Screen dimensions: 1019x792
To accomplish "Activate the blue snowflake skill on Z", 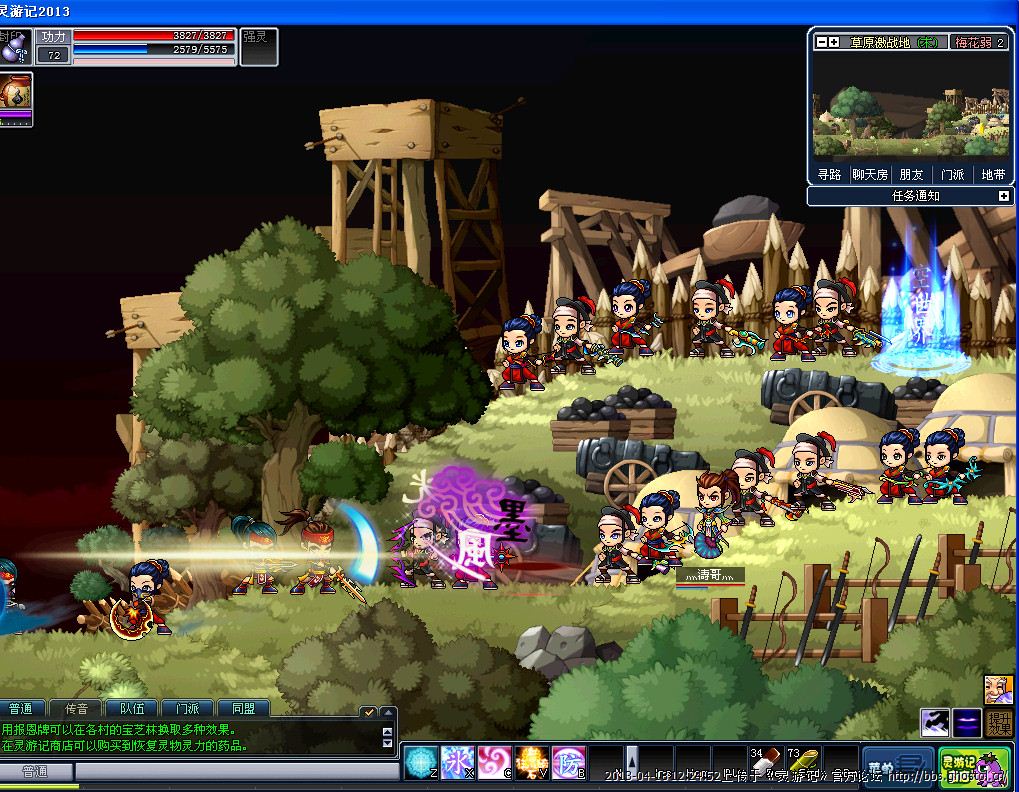I will [421, 762].
